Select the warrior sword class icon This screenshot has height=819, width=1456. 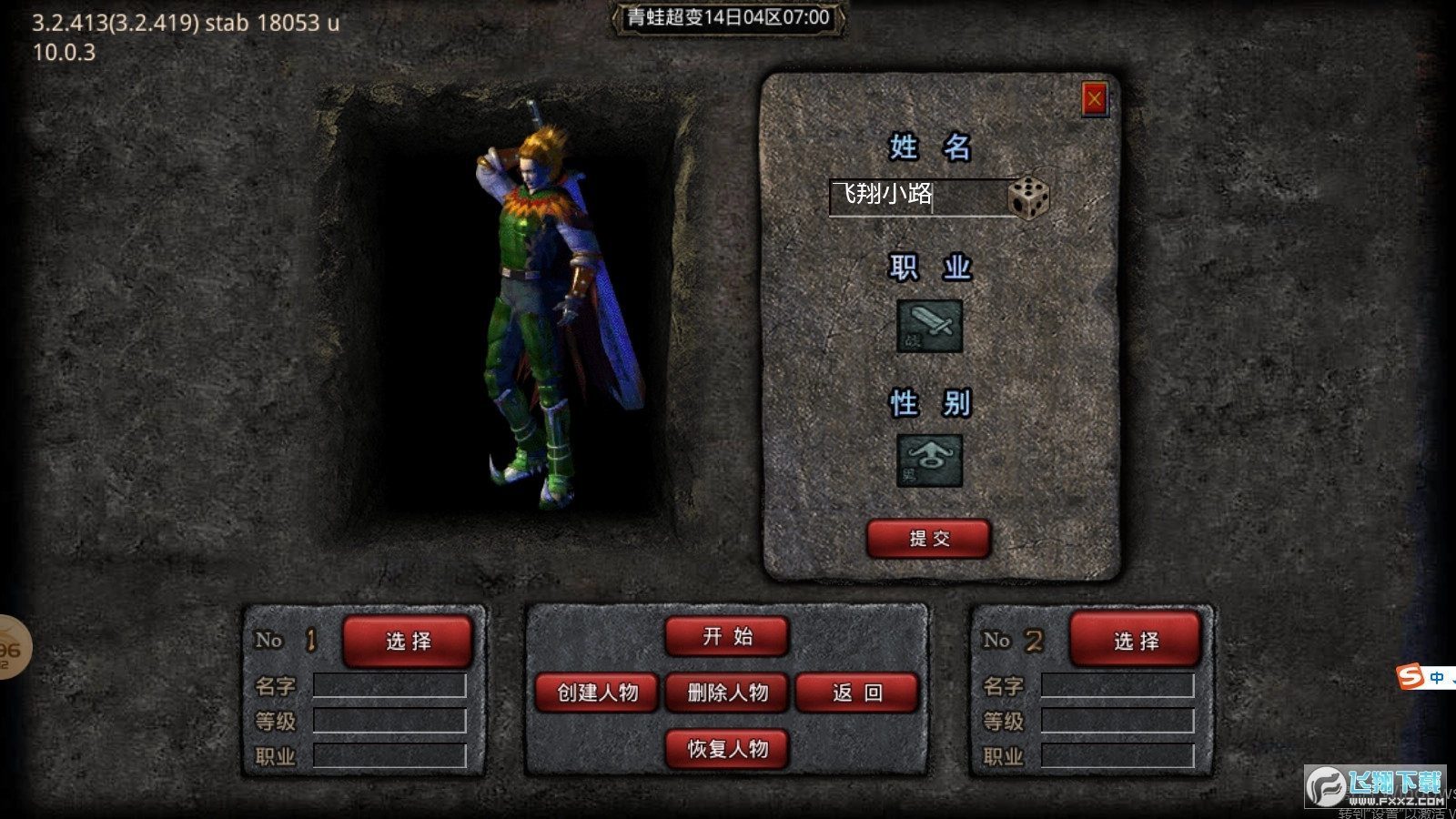931,327
